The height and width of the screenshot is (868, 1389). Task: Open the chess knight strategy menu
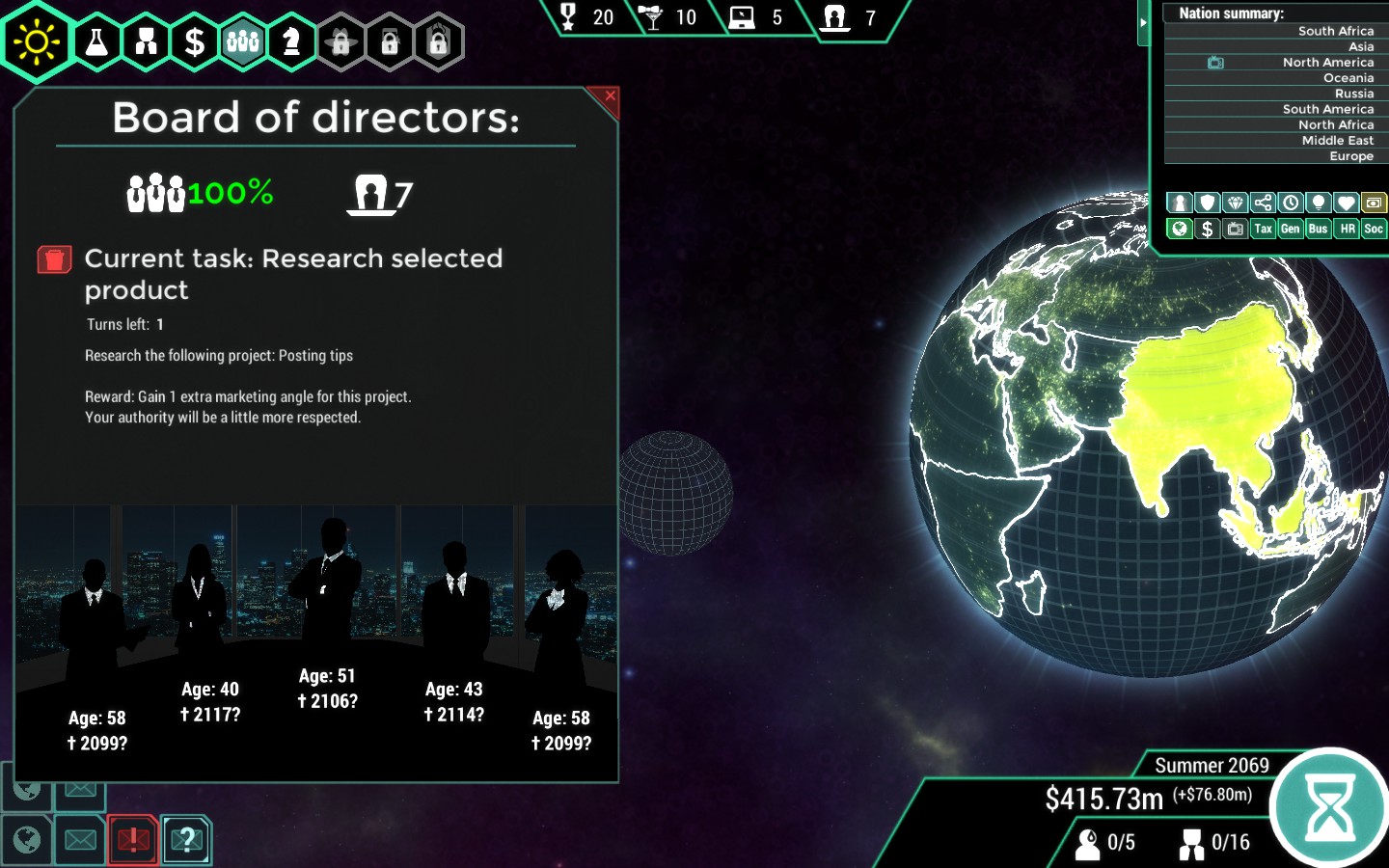click(x=291, y=41)
